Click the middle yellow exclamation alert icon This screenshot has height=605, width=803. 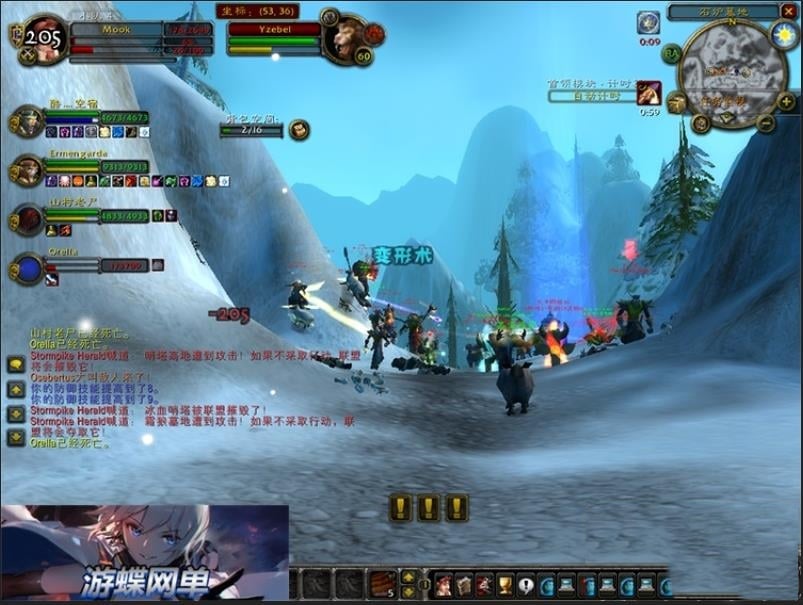[x=429, y=508]
